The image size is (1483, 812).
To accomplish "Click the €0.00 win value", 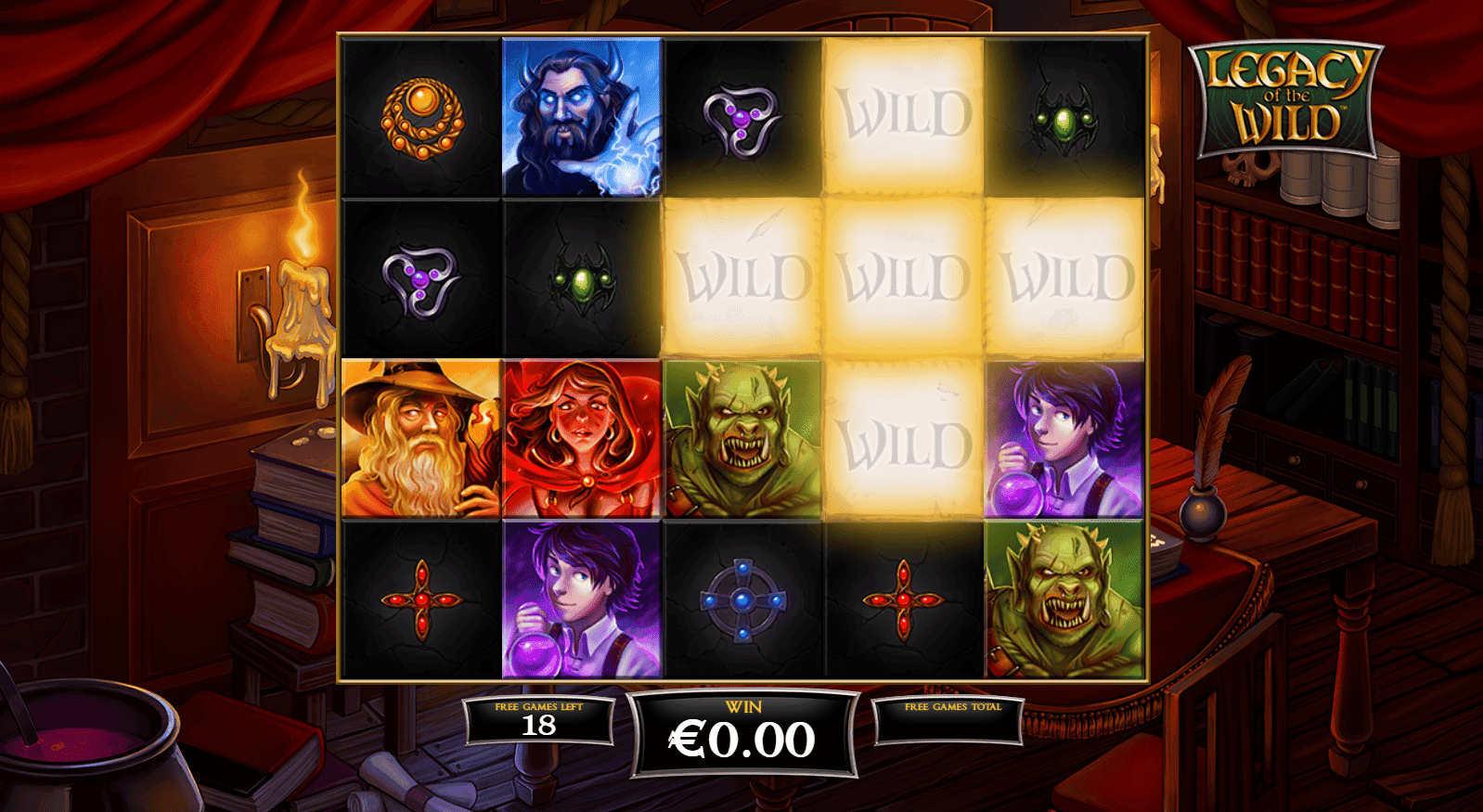I will tap(740, 740).
